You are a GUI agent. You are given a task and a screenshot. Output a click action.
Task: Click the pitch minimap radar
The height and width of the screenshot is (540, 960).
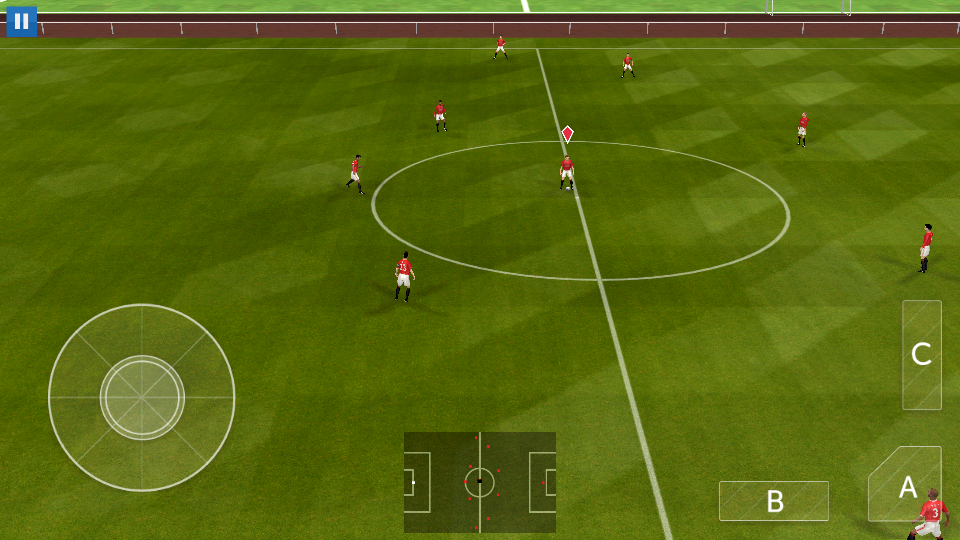[480, 482]
